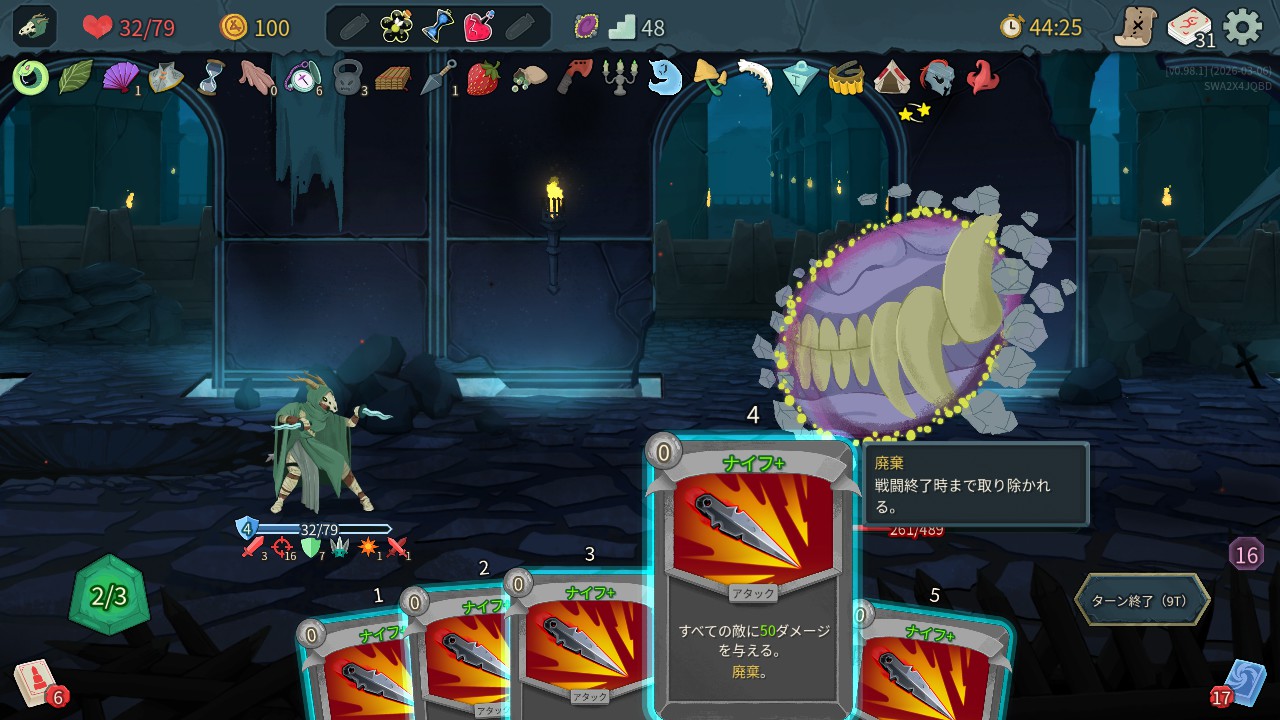Inspect the strawberry relic
The height and width of the screenshot is (720, 1280).
pyautogui.click(x=483, y=77)
